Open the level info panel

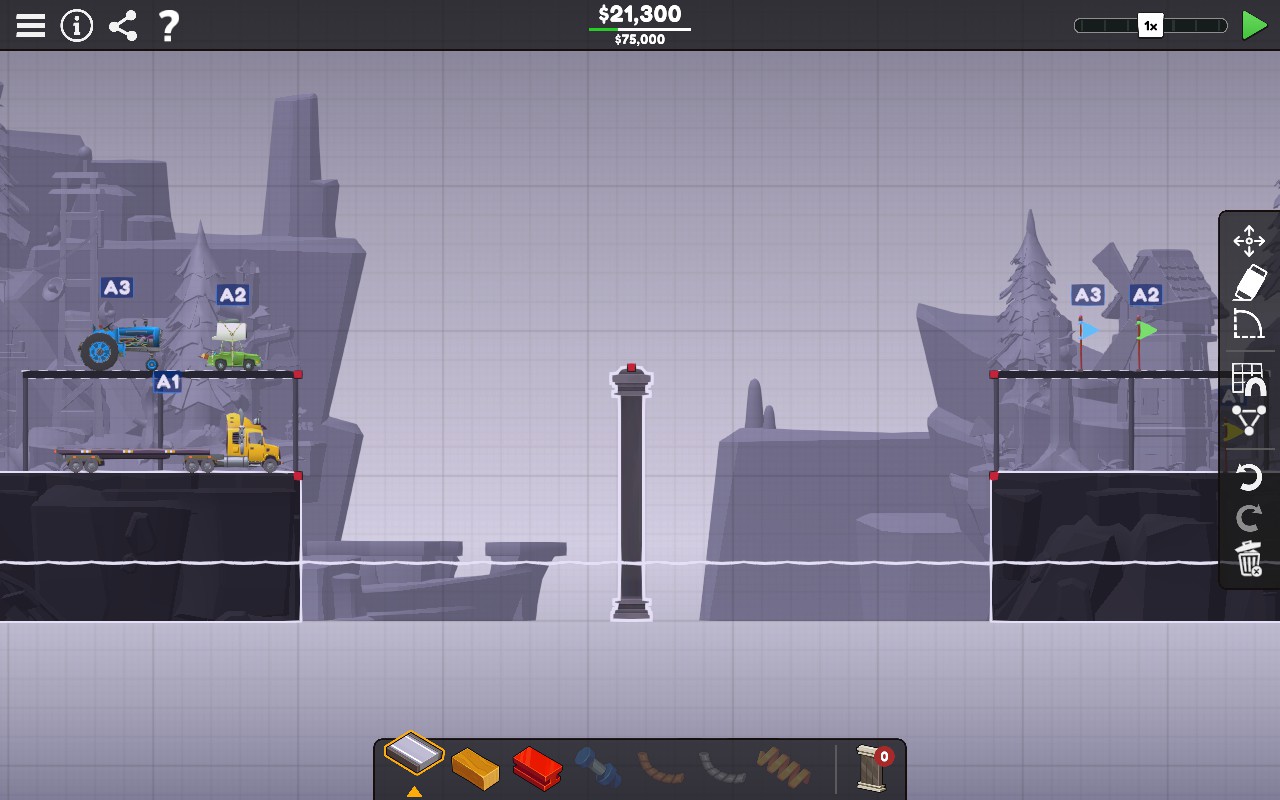pos(77,24)
